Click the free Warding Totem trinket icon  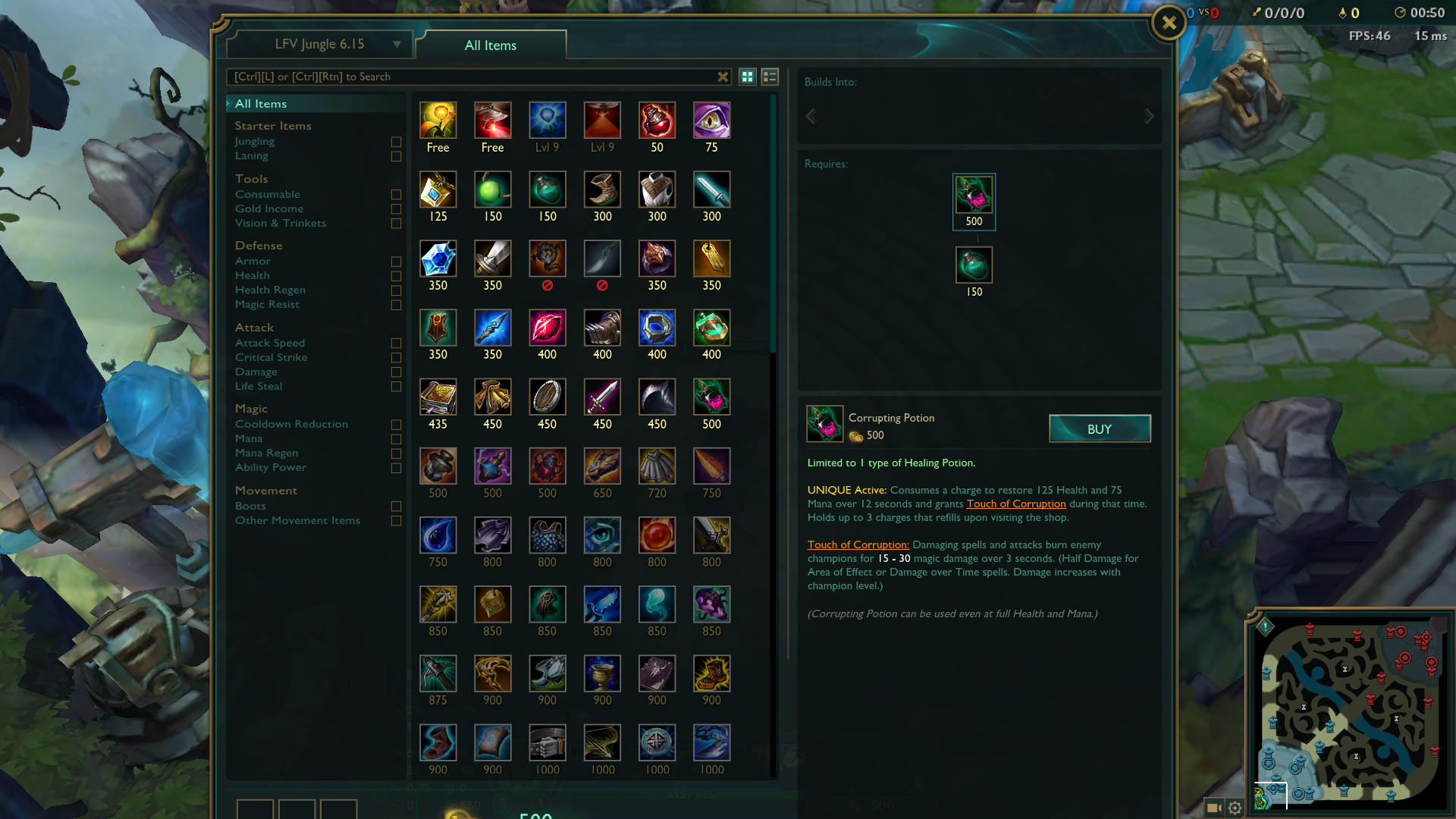pos(438,119)
